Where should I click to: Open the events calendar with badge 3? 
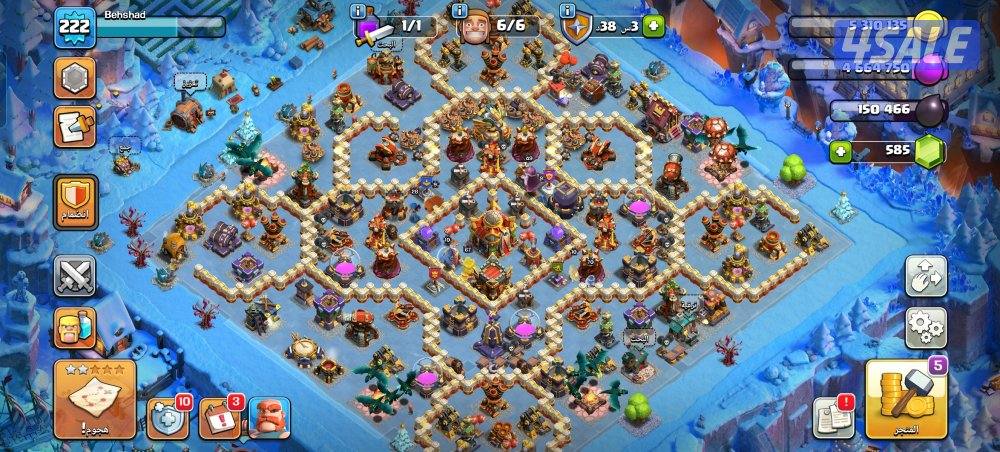(219, 418)
